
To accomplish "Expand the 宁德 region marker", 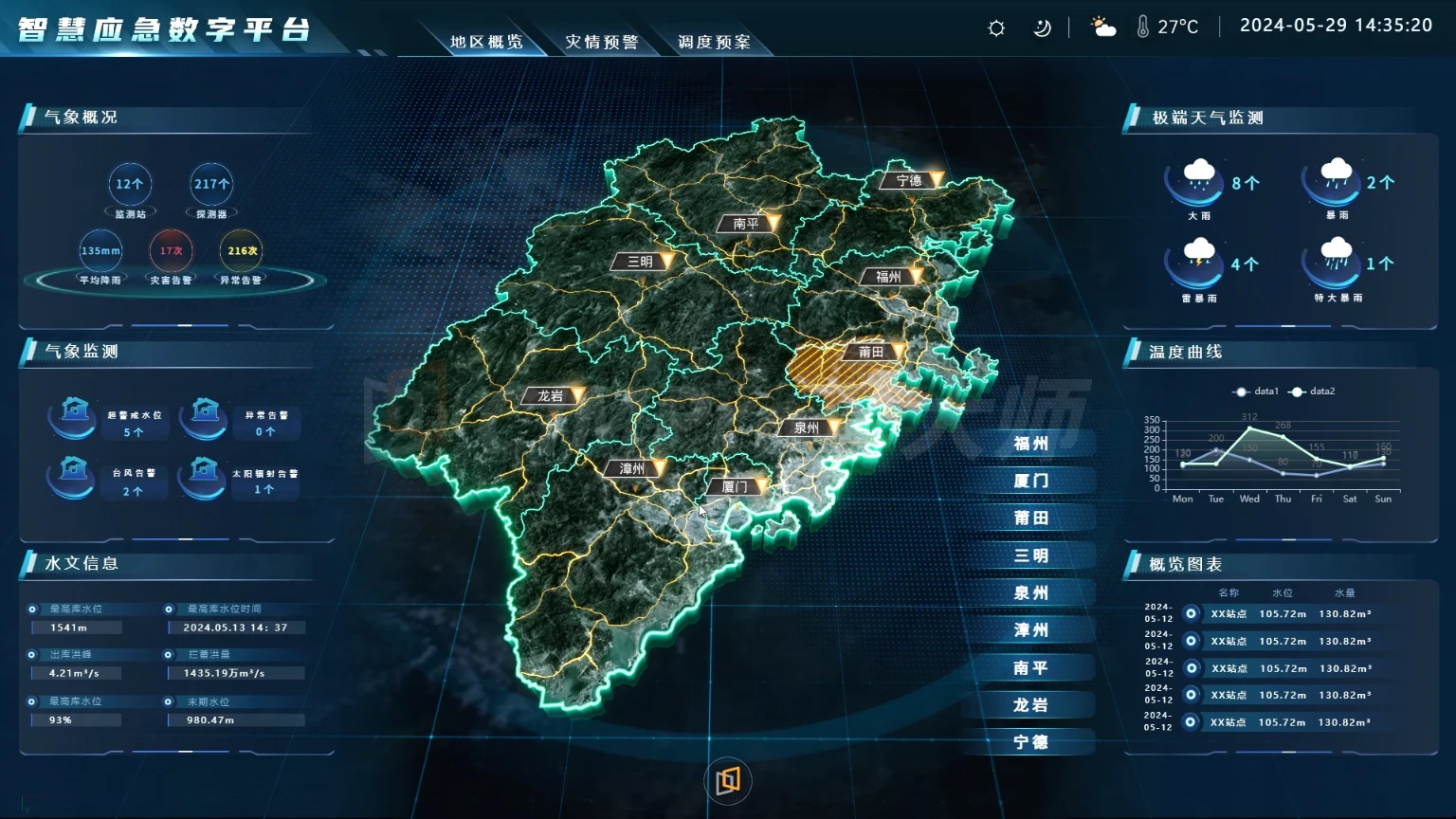I will point(907,180).
